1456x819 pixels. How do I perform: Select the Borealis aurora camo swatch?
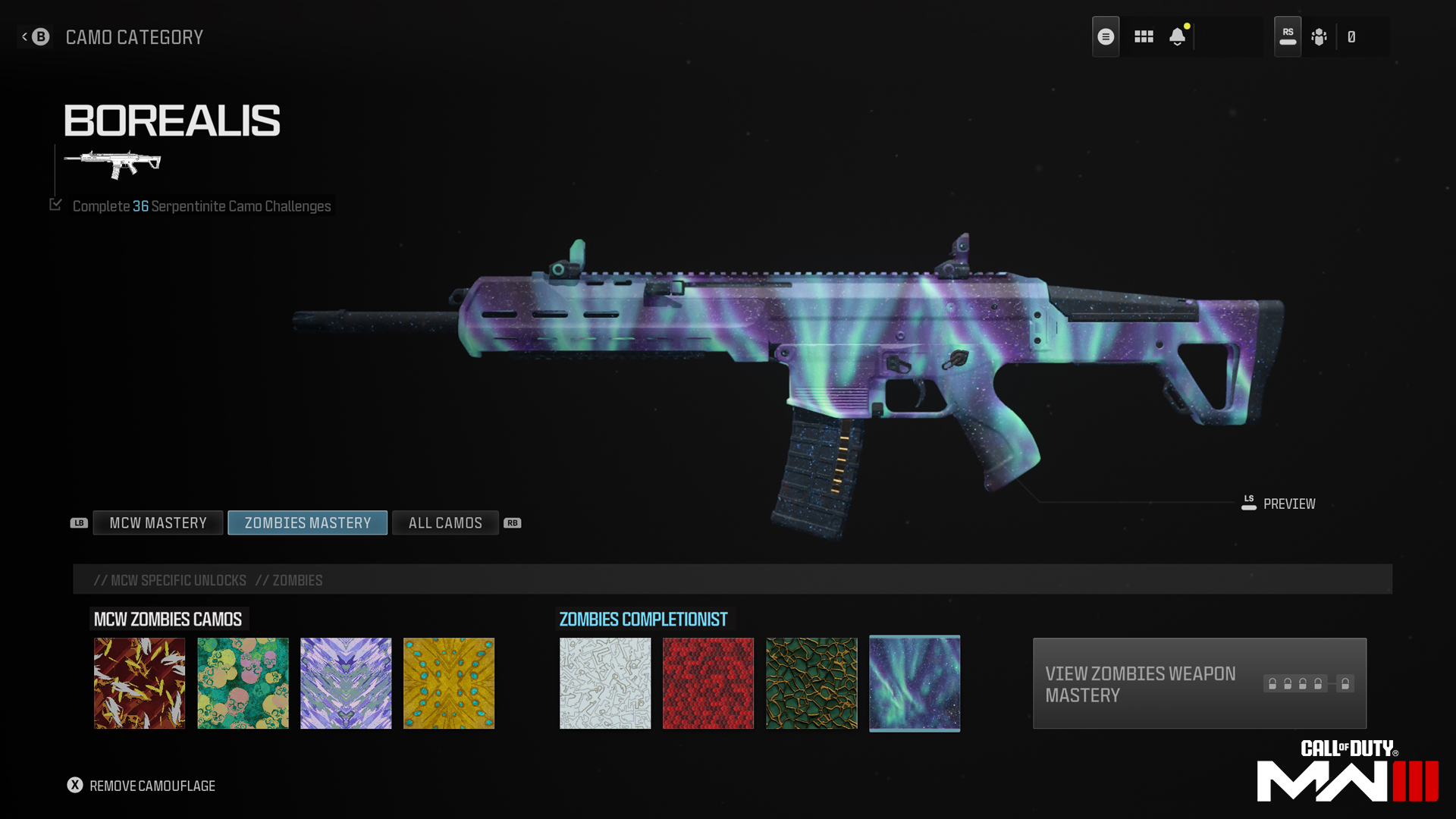tap(915, 683)
